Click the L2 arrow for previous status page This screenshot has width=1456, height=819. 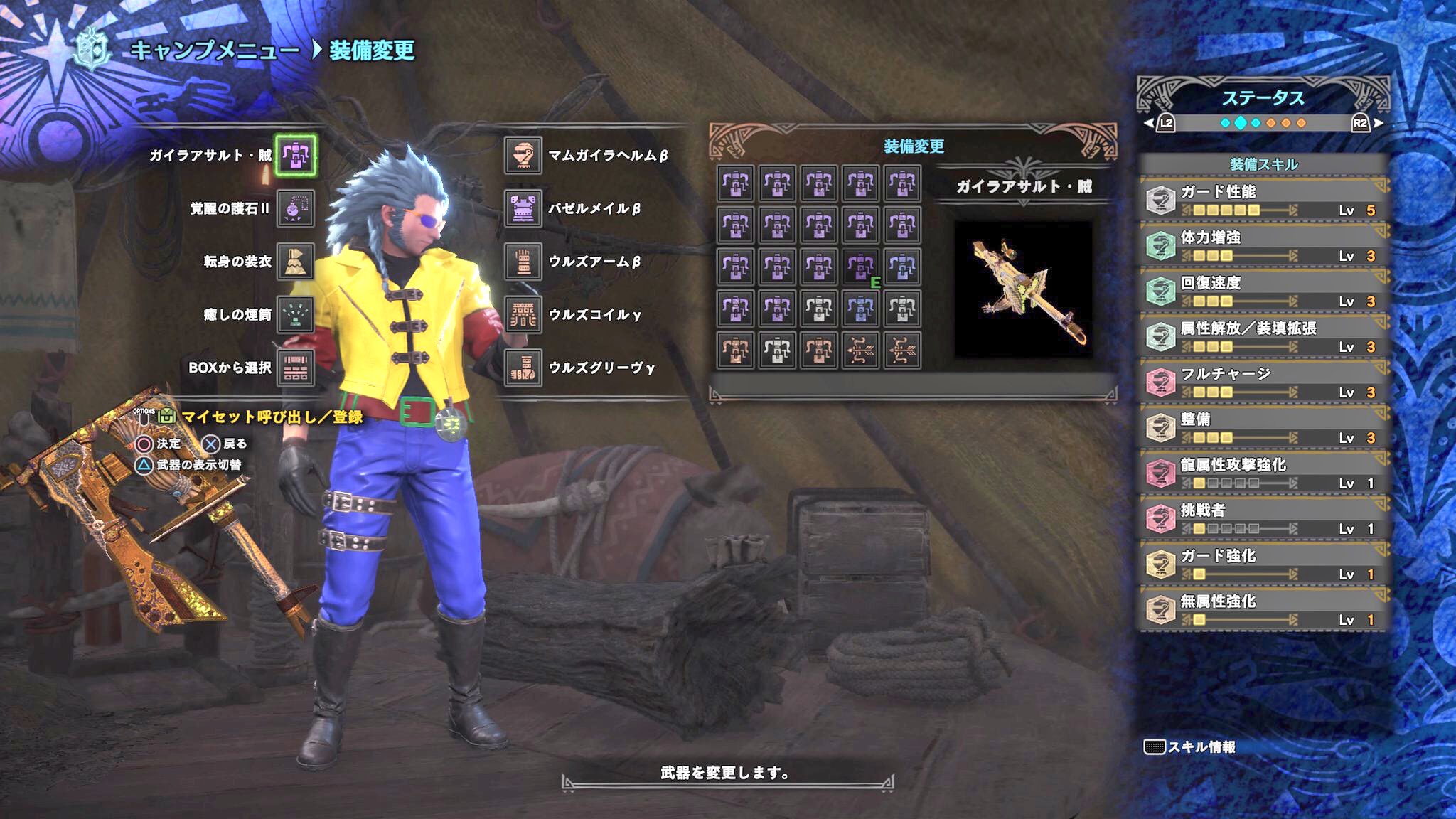point(1150,122)
